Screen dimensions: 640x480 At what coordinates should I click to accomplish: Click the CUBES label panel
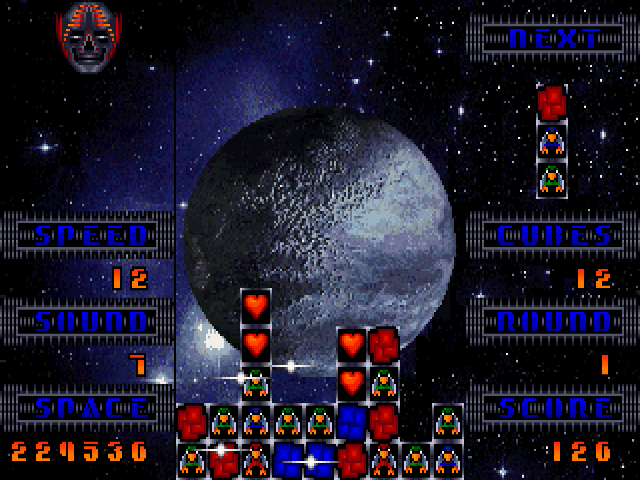point(553,236)
